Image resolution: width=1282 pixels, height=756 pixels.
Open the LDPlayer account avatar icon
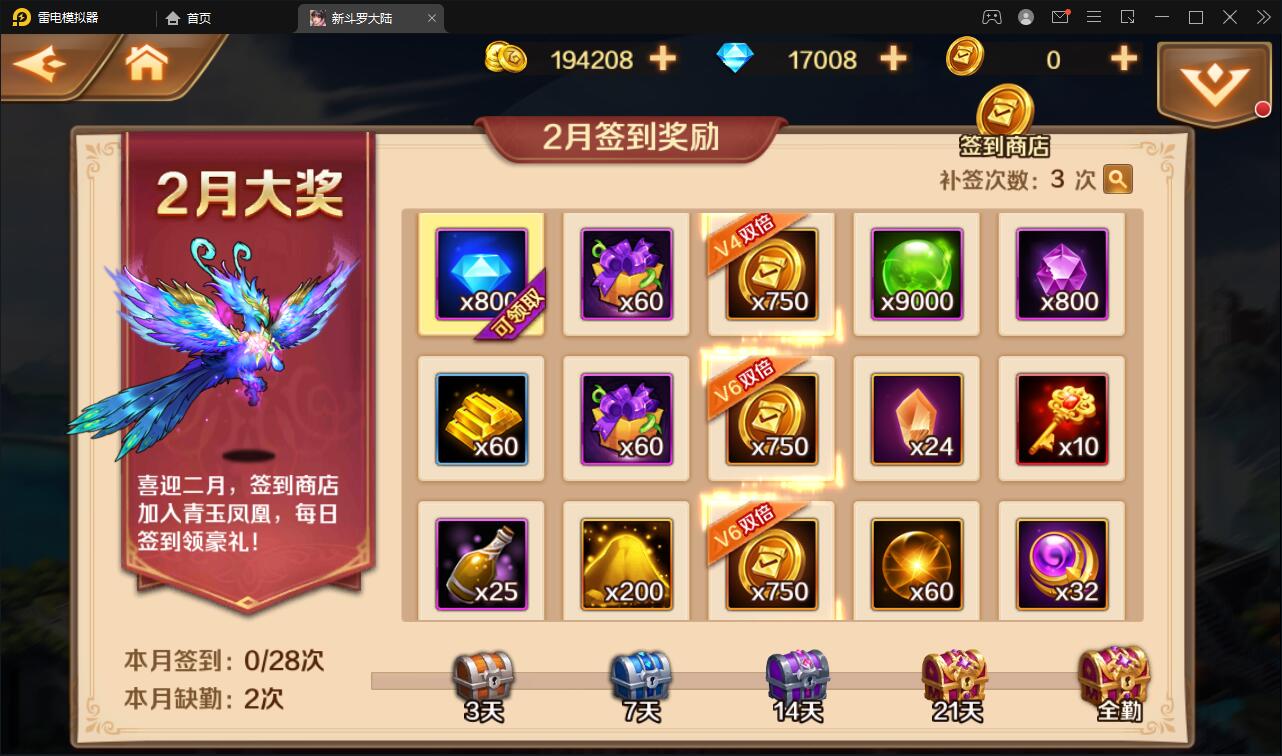point(1024,17)
